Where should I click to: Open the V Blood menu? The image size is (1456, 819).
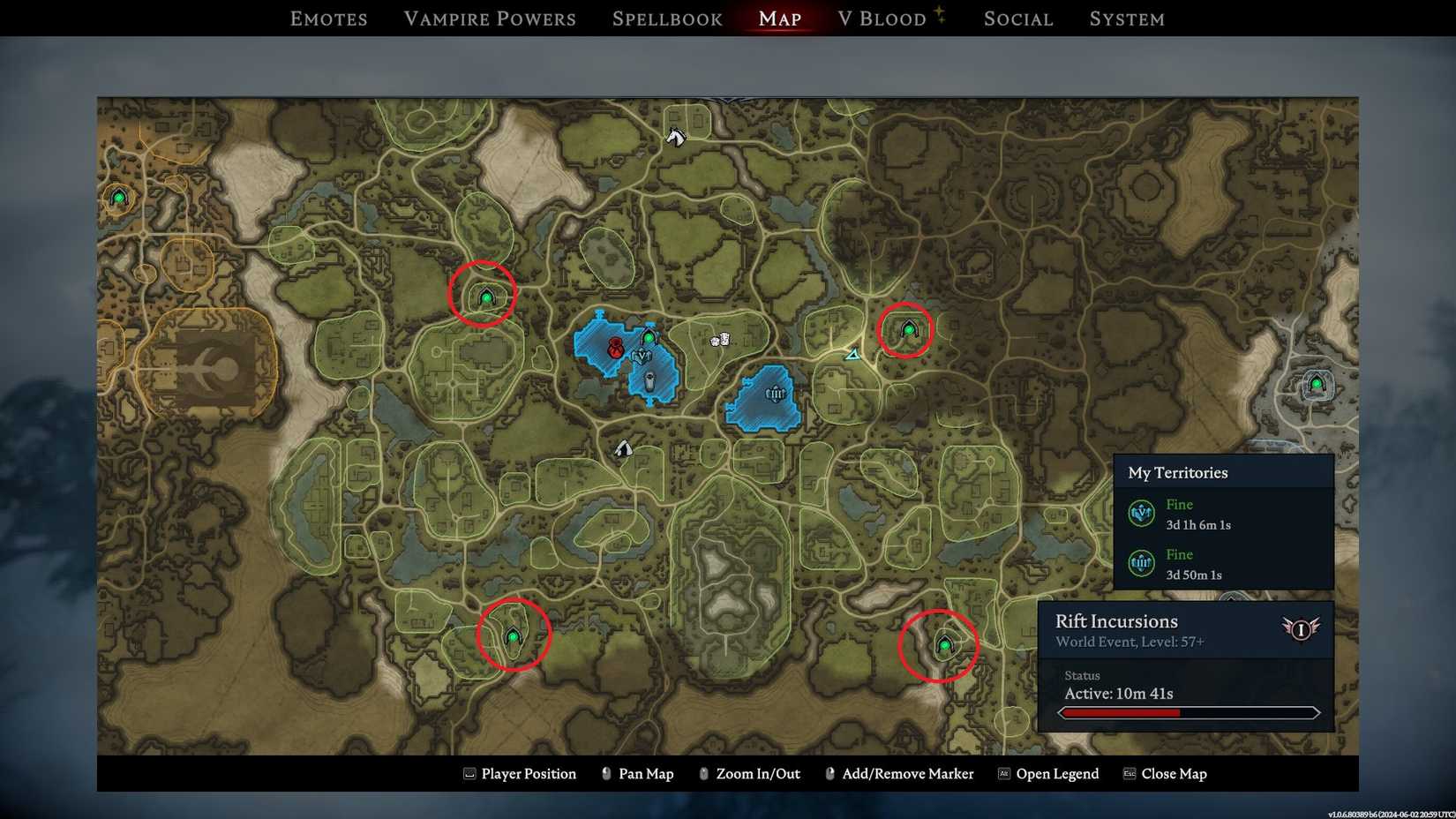[x=886, y=19]
